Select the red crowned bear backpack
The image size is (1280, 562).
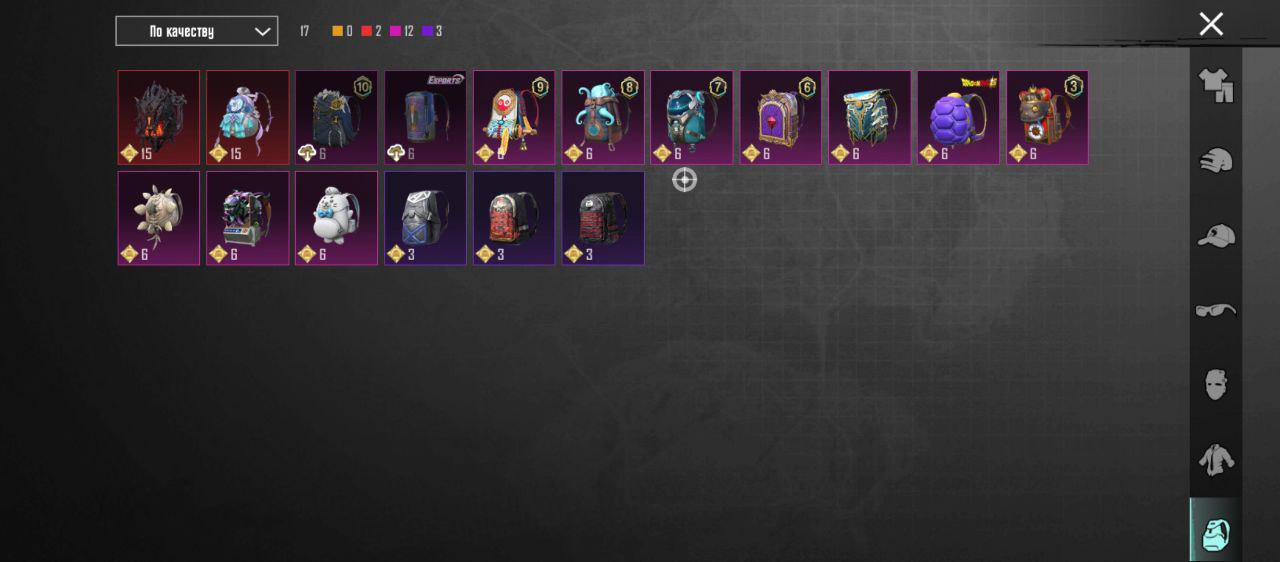1047,117
